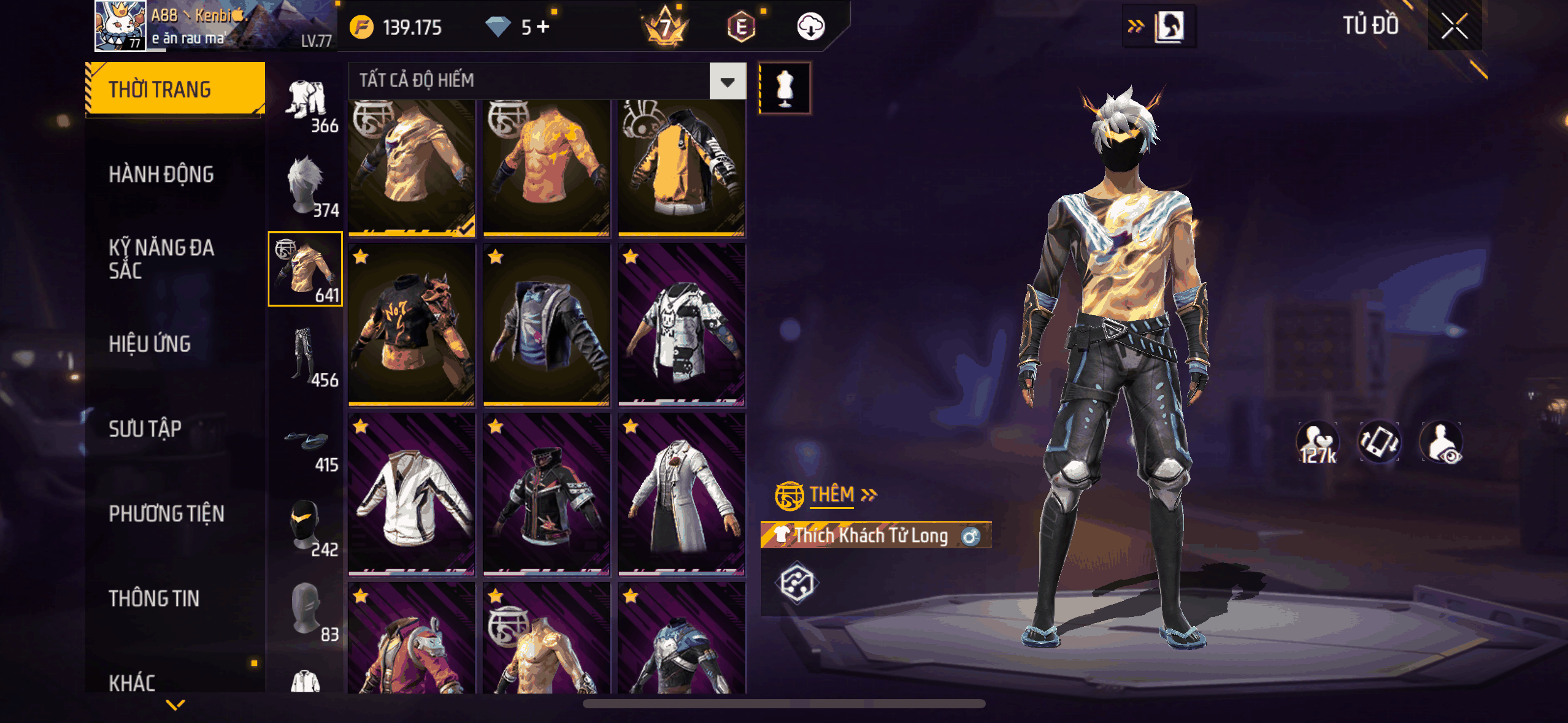
Task: Select the KỸ NĂNG ĐA SẮC tab
Action: [x=162, y=259]
